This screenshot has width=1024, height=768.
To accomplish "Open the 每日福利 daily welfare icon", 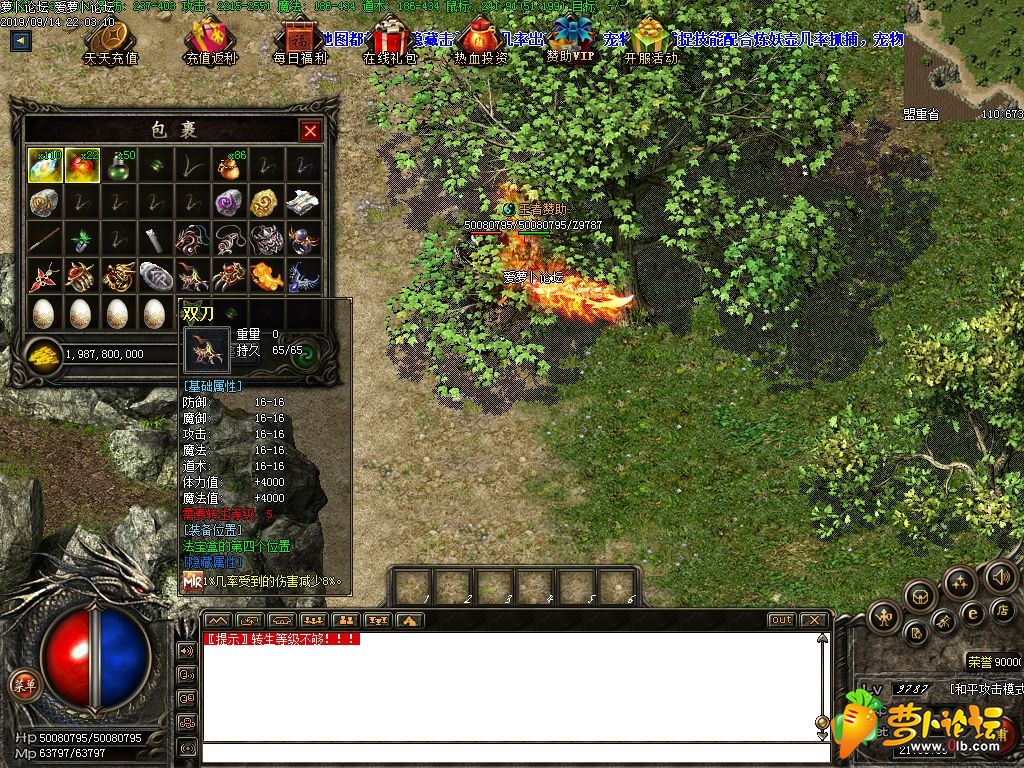I will [298, 38].
